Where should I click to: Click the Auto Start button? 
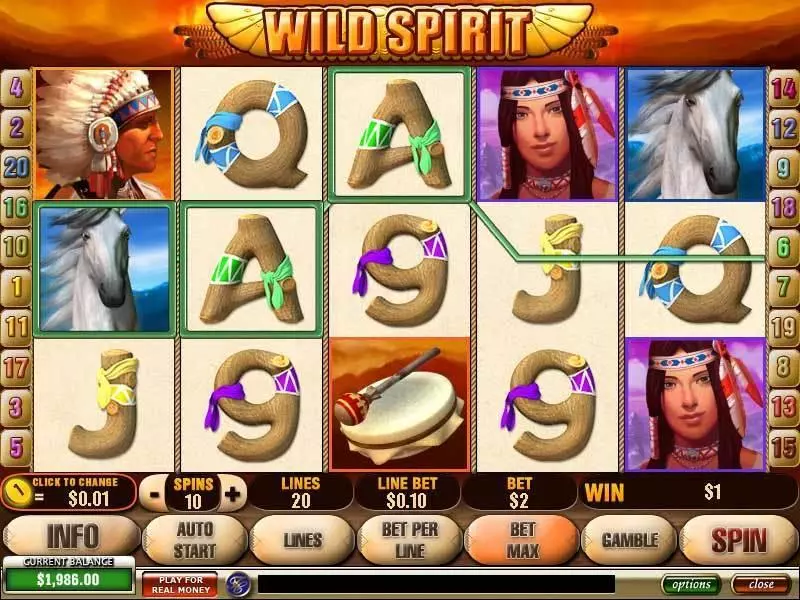click(x=193, y=541)
